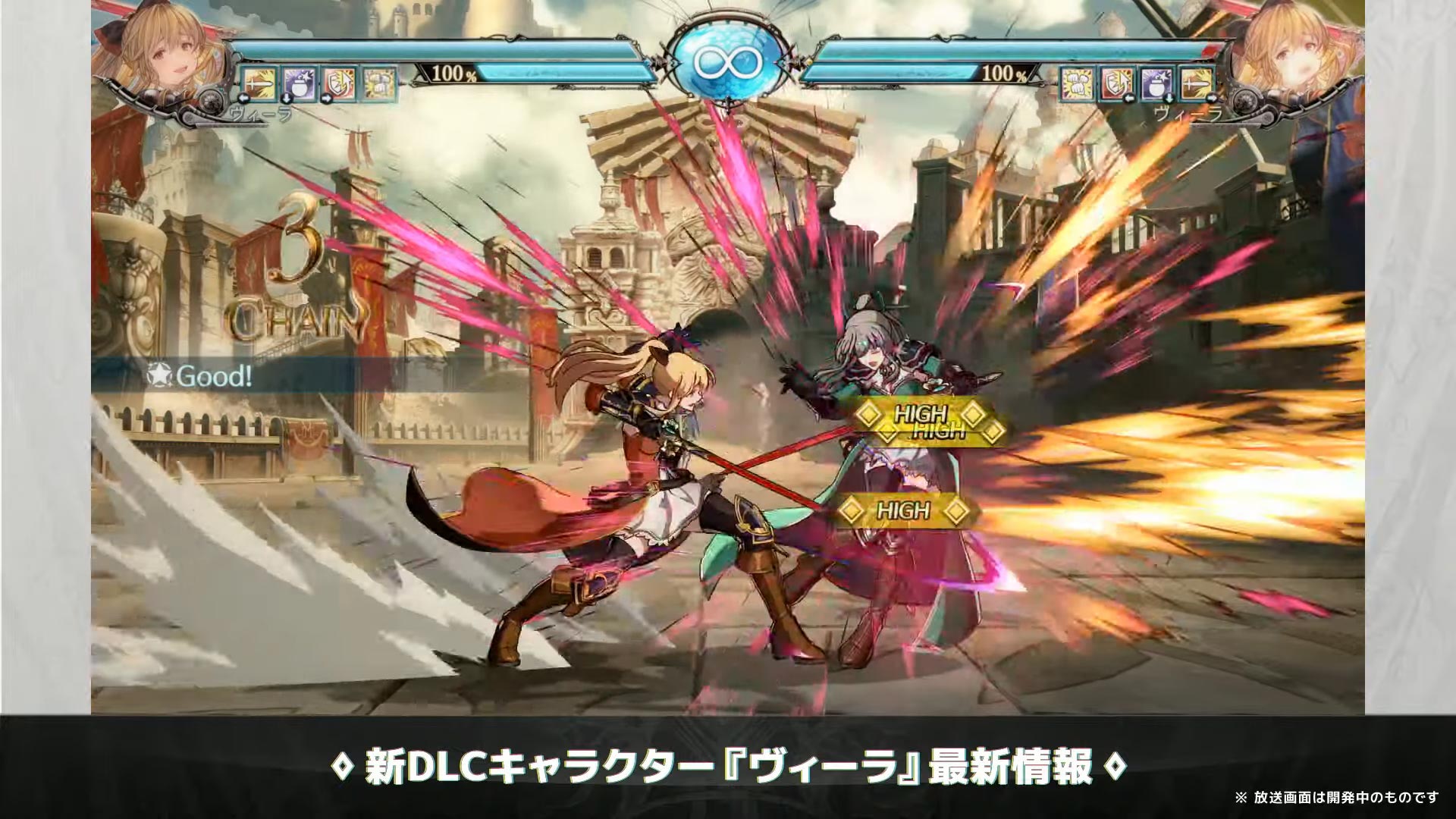Toggle the left-arrow input on the sword skill
The width and height of the screenshot is (1456, 819).
(243, 99)
